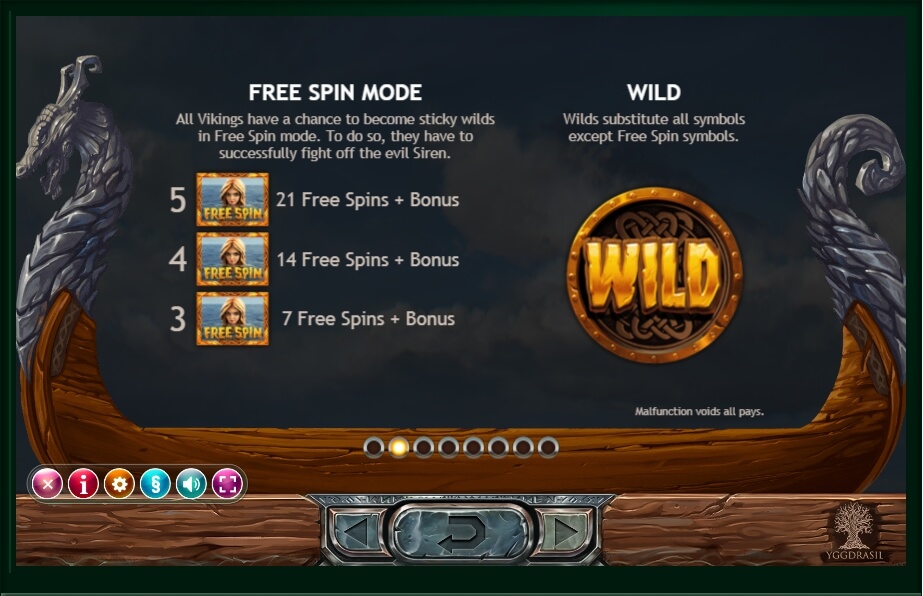Close the menu with the pink X button
The height and width of the screenshot is (596, 923).
pos(47,485)
